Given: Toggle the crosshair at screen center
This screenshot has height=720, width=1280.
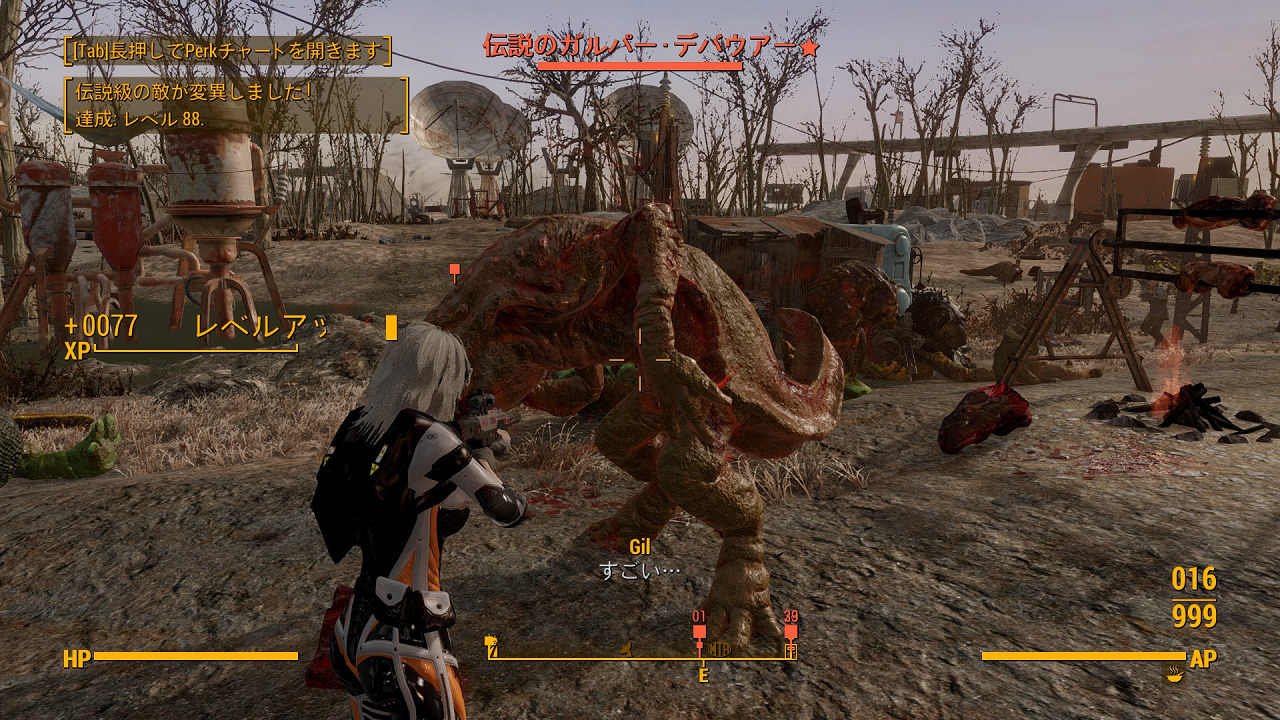Looking at the screenshot, I should coord(640,360).
